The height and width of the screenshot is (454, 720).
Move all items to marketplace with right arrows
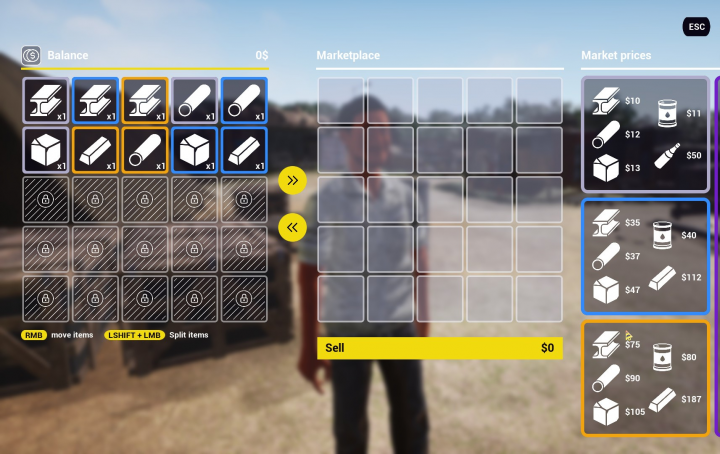292,180
